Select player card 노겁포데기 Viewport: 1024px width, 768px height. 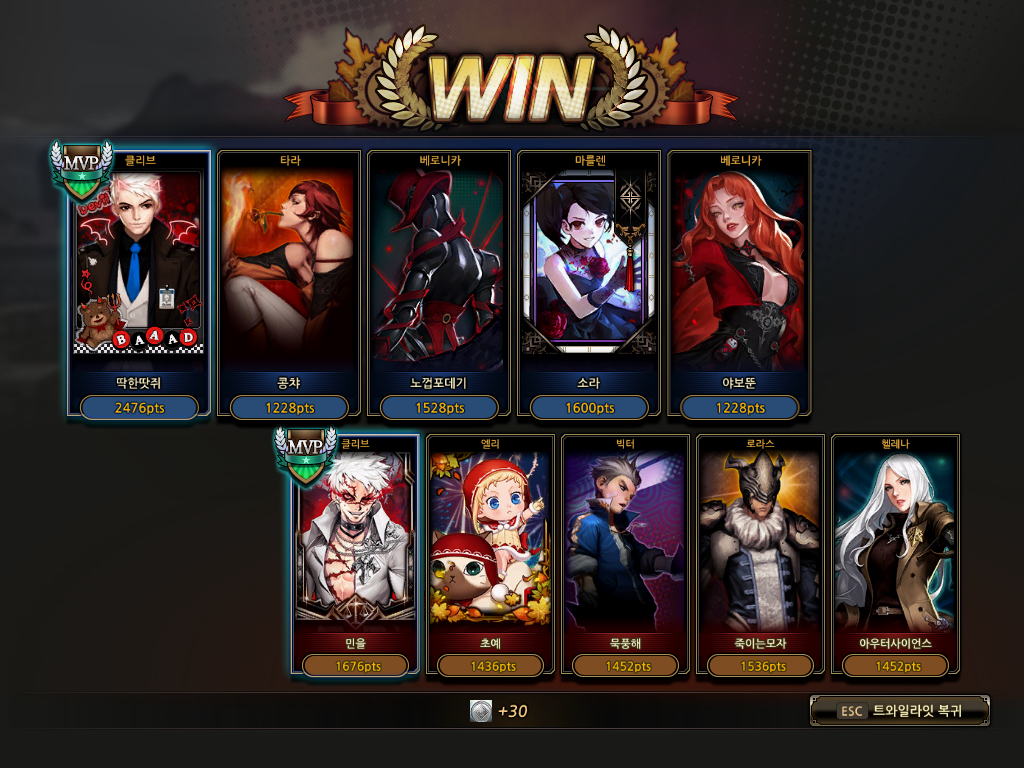tap(439, 283)
